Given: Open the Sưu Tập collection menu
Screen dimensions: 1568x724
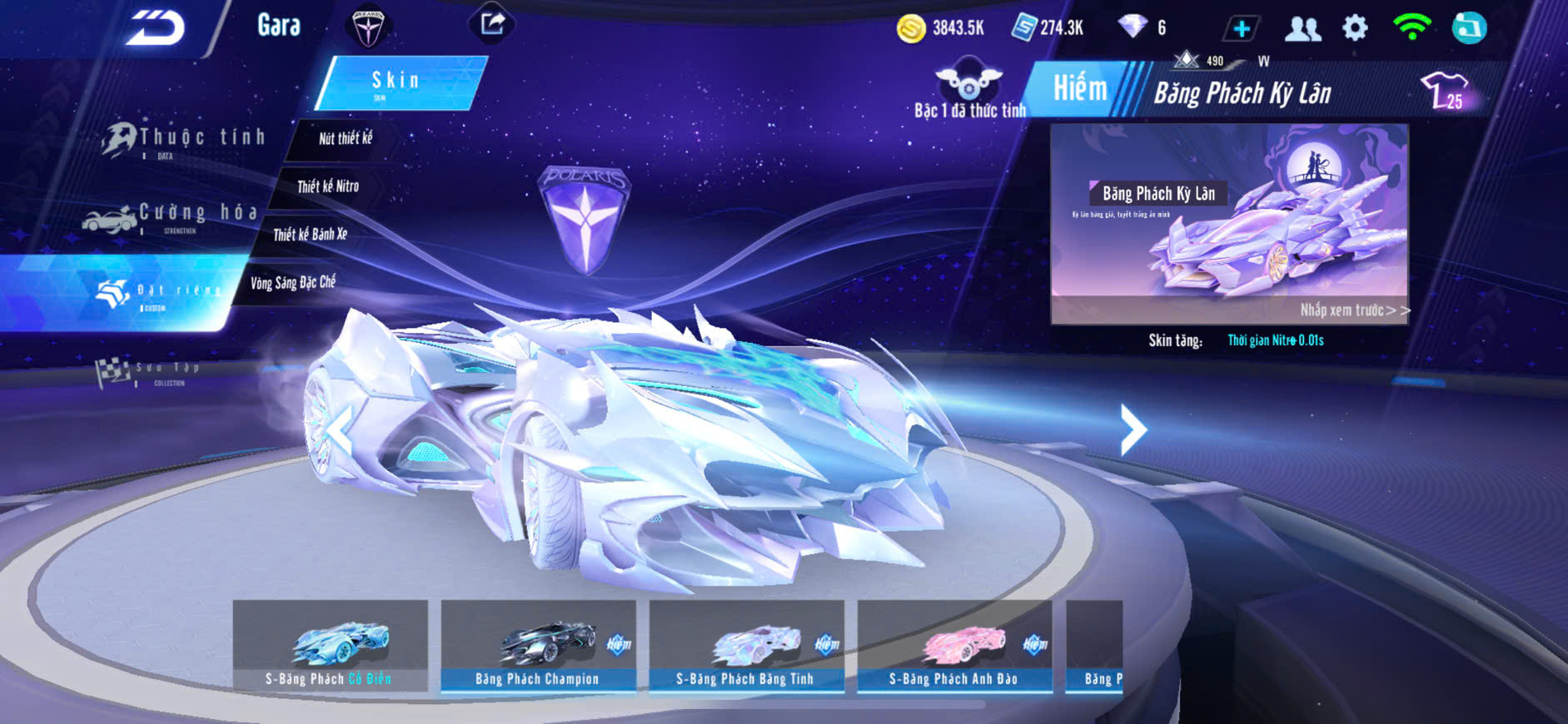Looking at the screenshot, I should (150, 373).
